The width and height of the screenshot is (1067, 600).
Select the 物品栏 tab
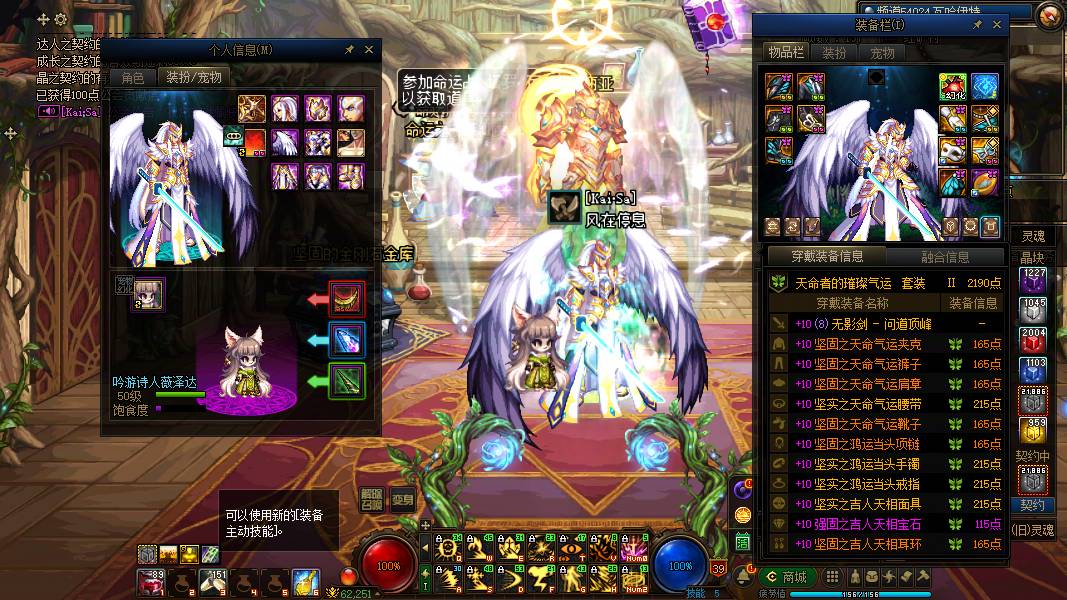click(786, 52)
